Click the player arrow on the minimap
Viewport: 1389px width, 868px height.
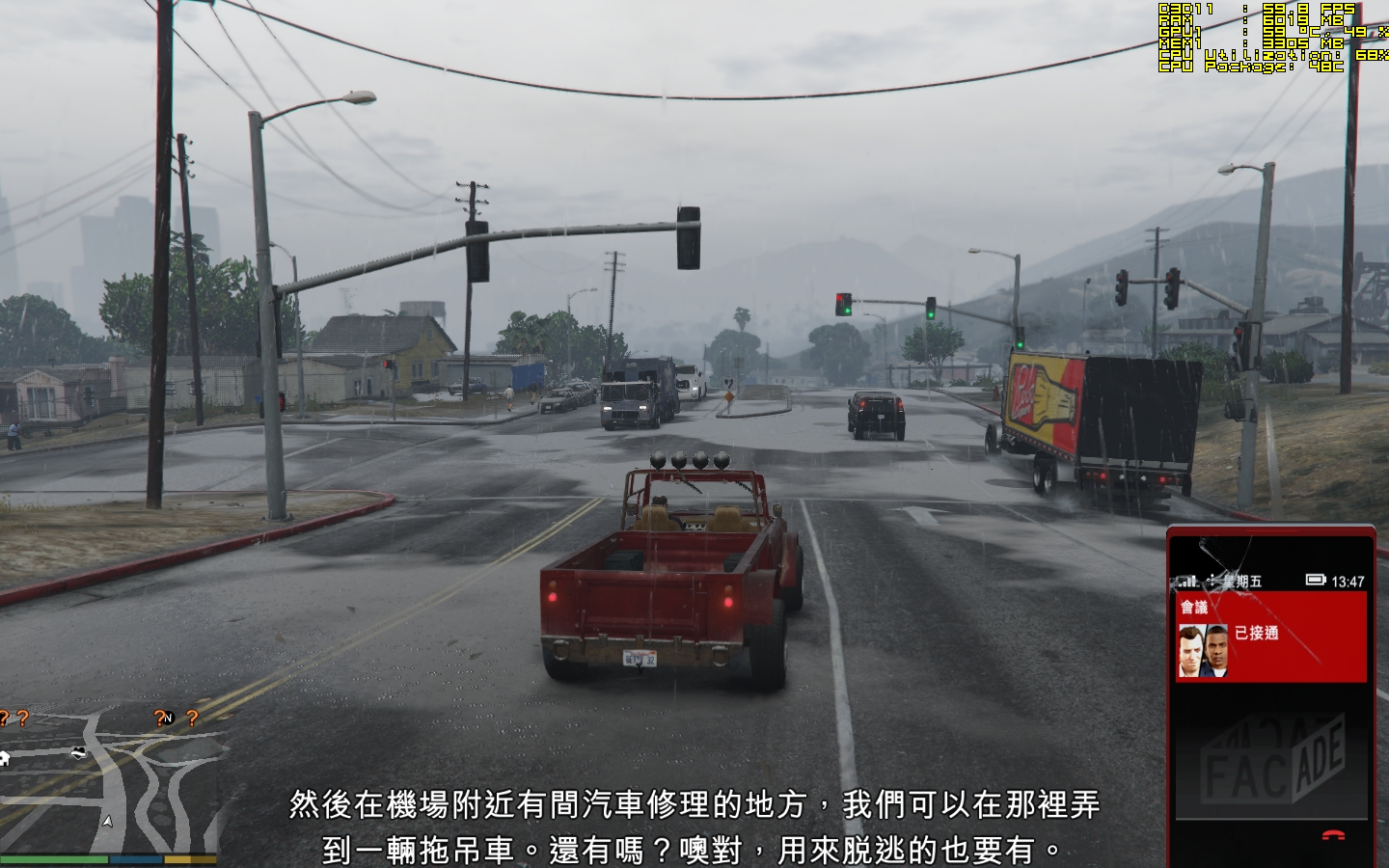point(107,822)
